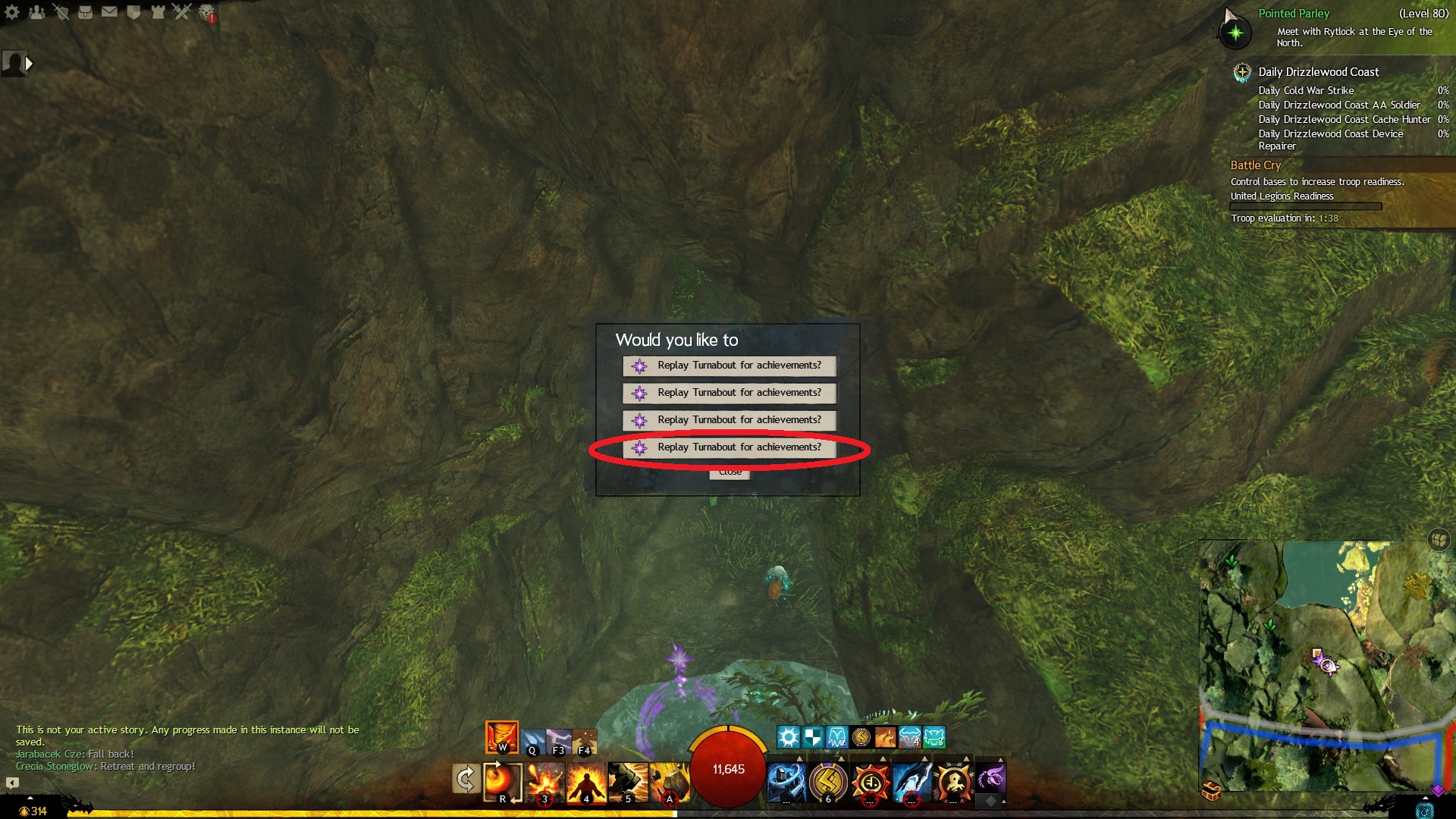Open the PvP crossed swords panel
The image size is (1456, 819).
click(x=182, y=12)
